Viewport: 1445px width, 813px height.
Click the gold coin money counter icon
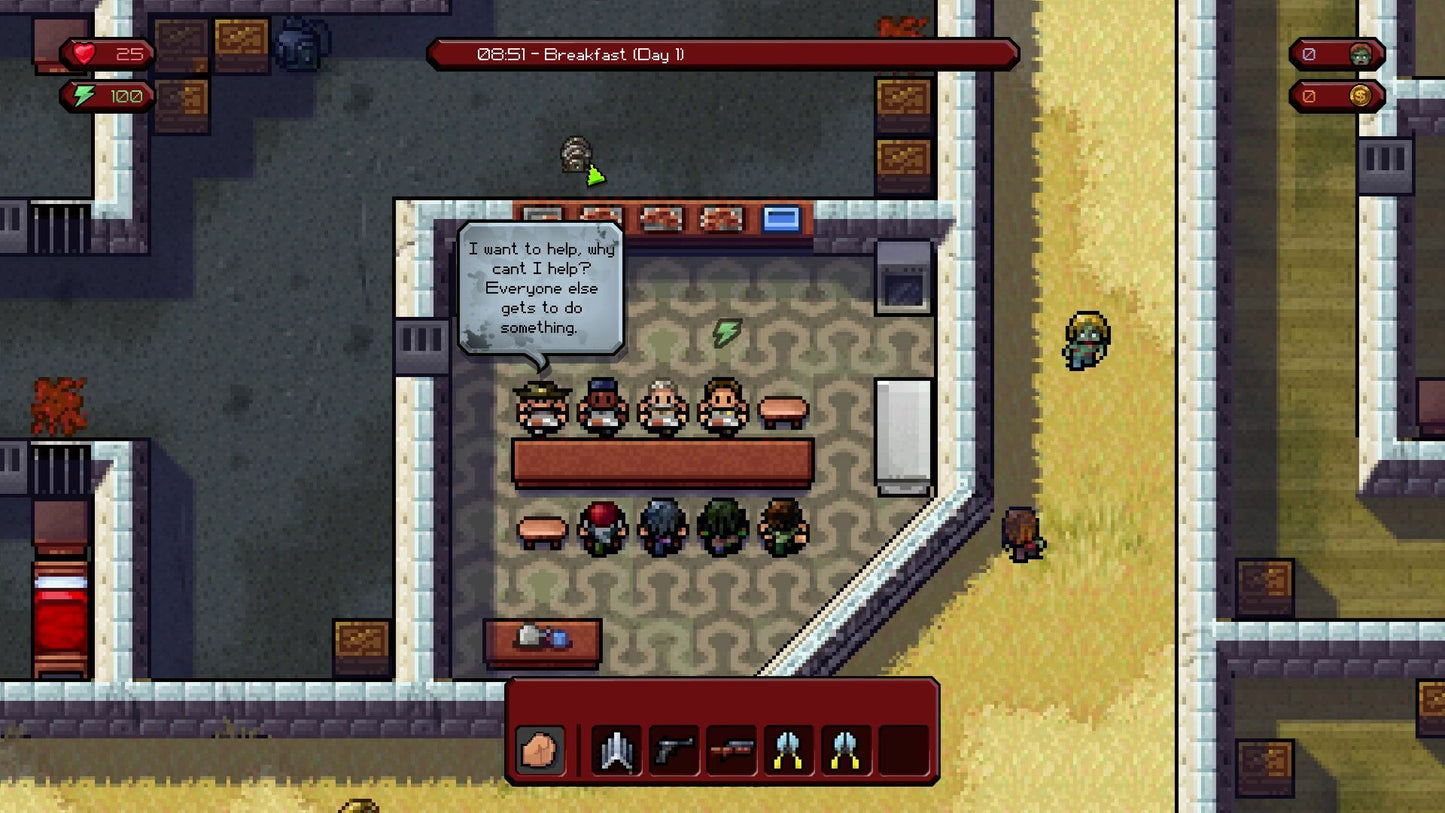(x=1359, y=97)
